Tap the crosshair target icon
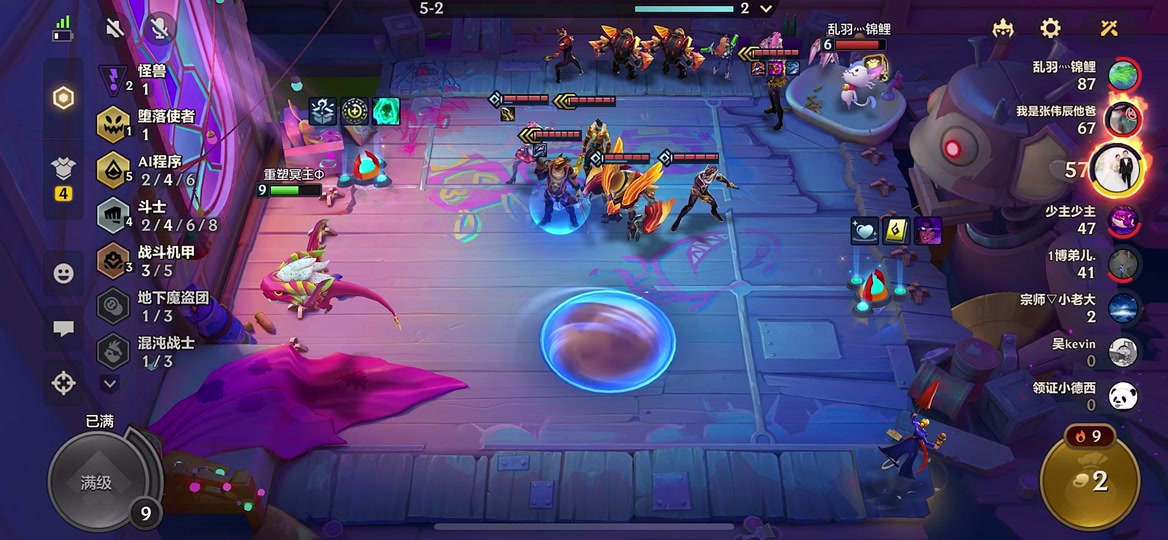Screen dimensions: 1168x540 coord(63,382)
